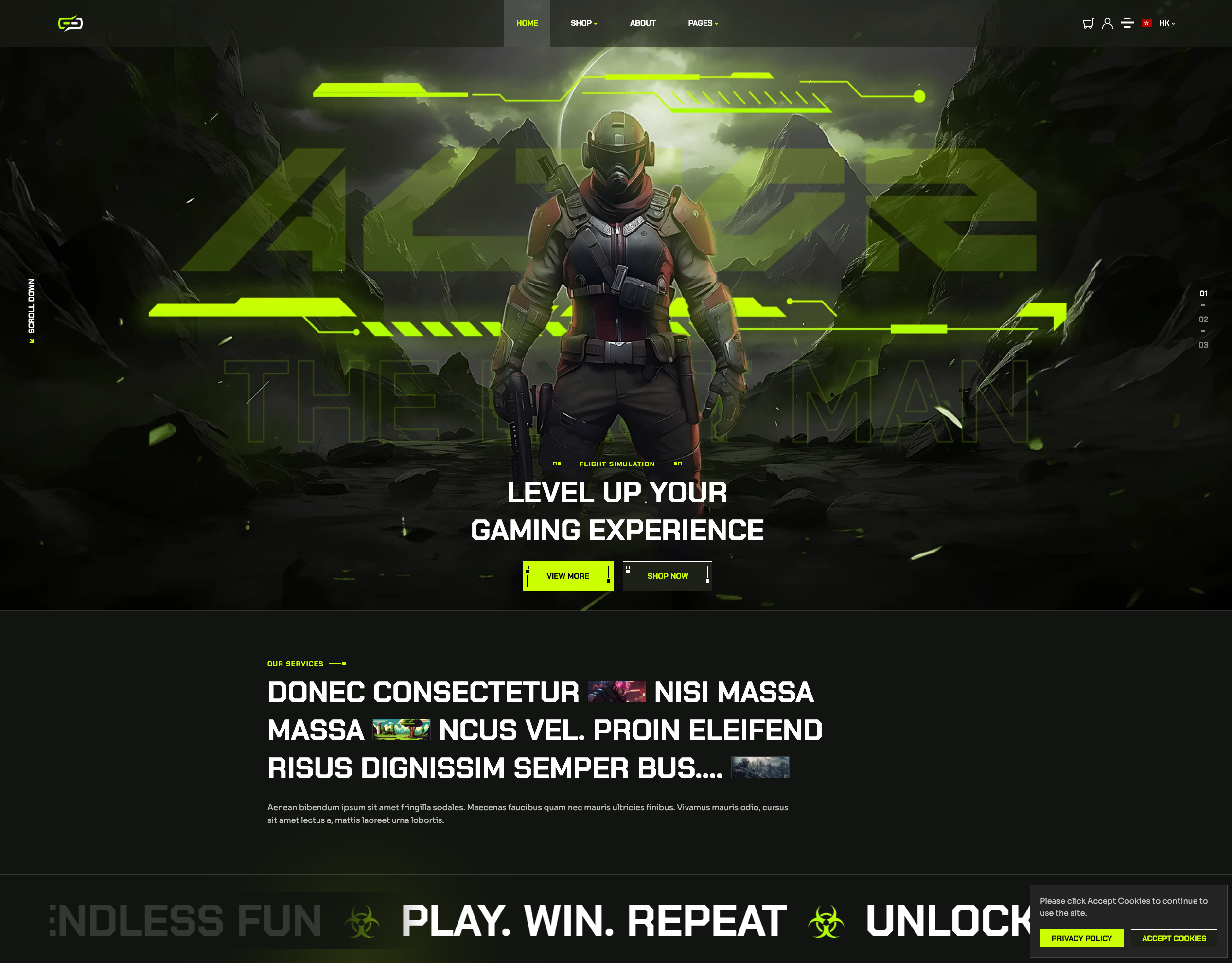Select slide indicator 01
1232x963 pixels.
[1203, 293]
